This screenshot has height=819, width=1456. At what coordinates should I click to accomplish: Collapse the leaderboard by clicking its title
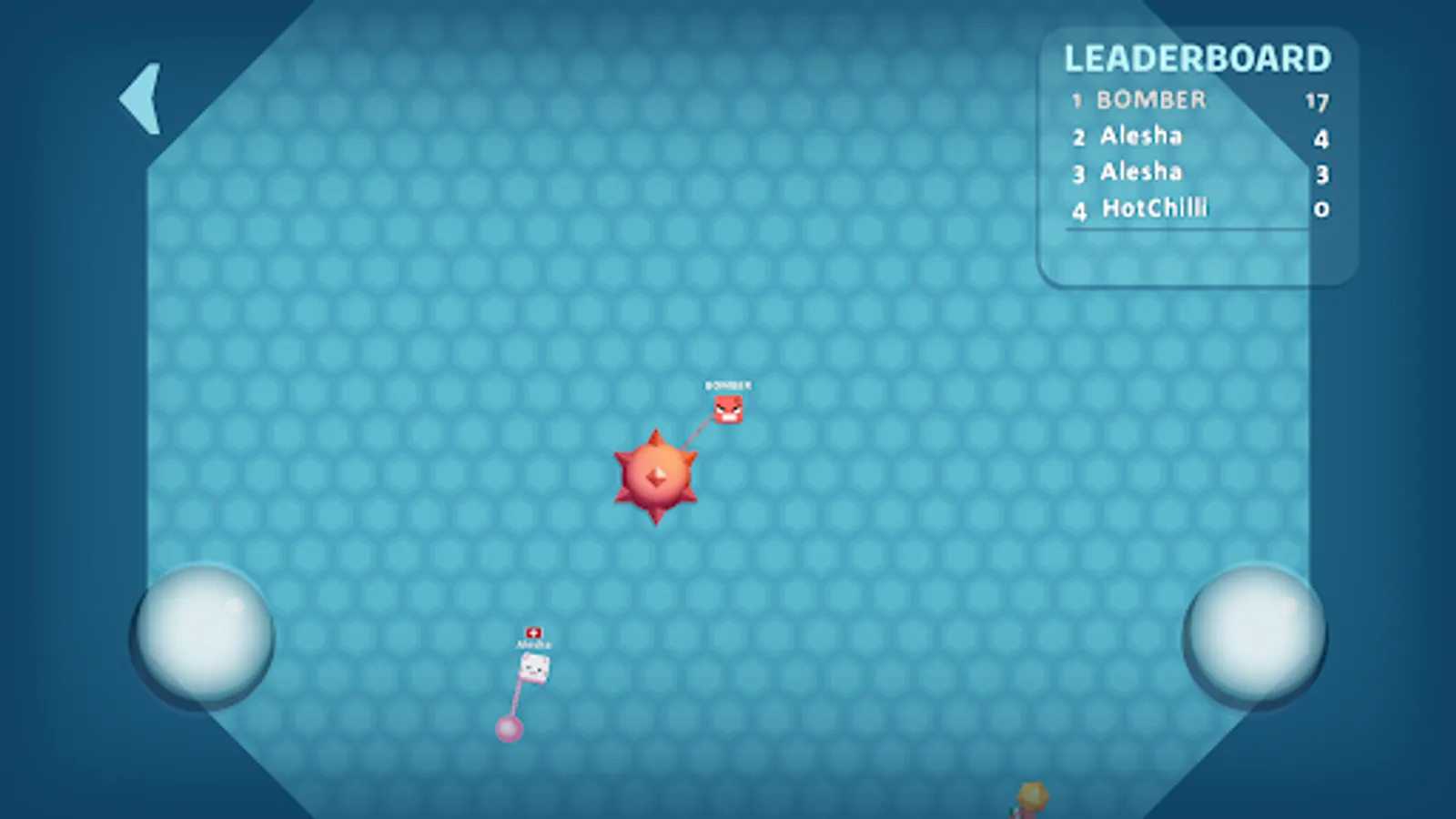(x=1197, y=59)
